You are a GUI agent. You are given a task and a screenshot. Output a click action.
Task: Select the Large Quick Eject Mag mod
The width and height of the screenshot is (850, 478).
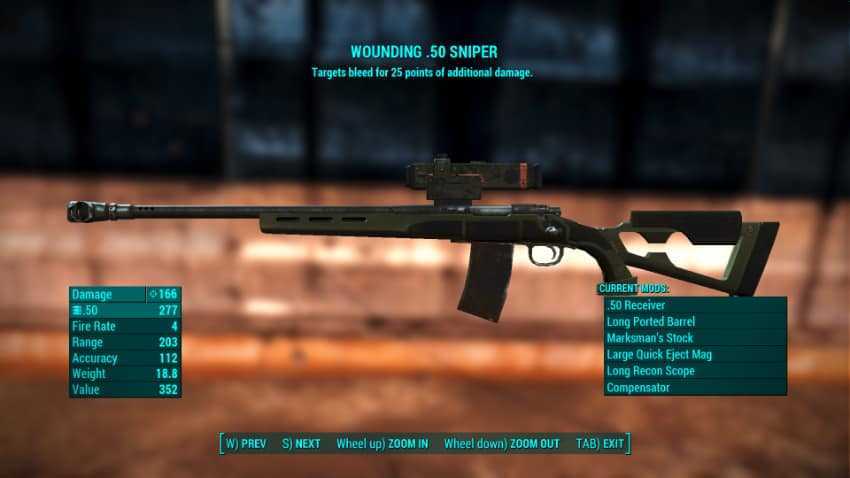pyautogui.click(x=695, y=355)
